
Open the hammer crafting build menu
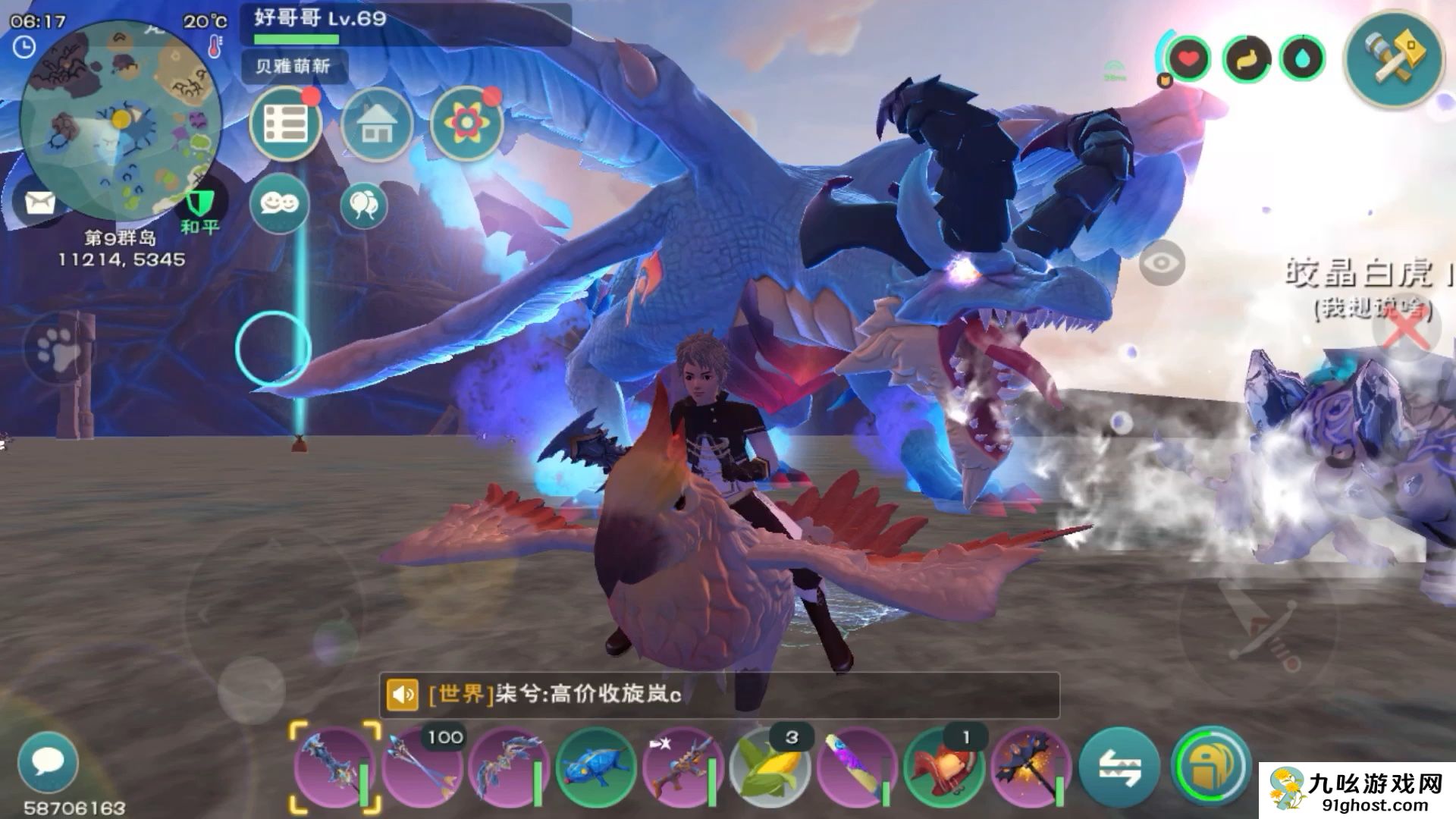pyautogui.click(x=1394, y=59)
